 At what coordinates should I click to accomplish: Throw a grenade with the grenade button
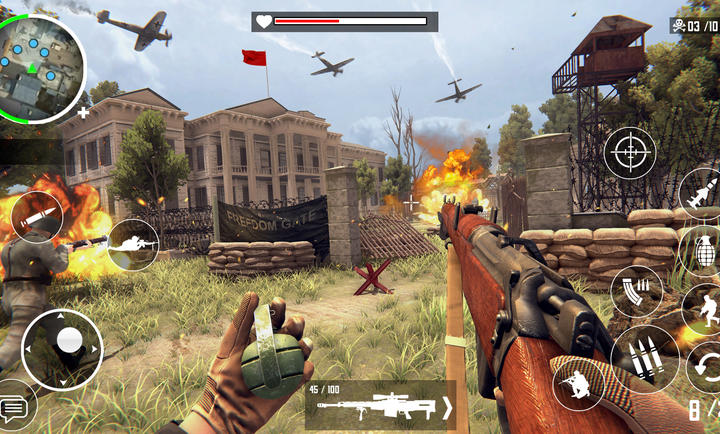click(704, 248)
